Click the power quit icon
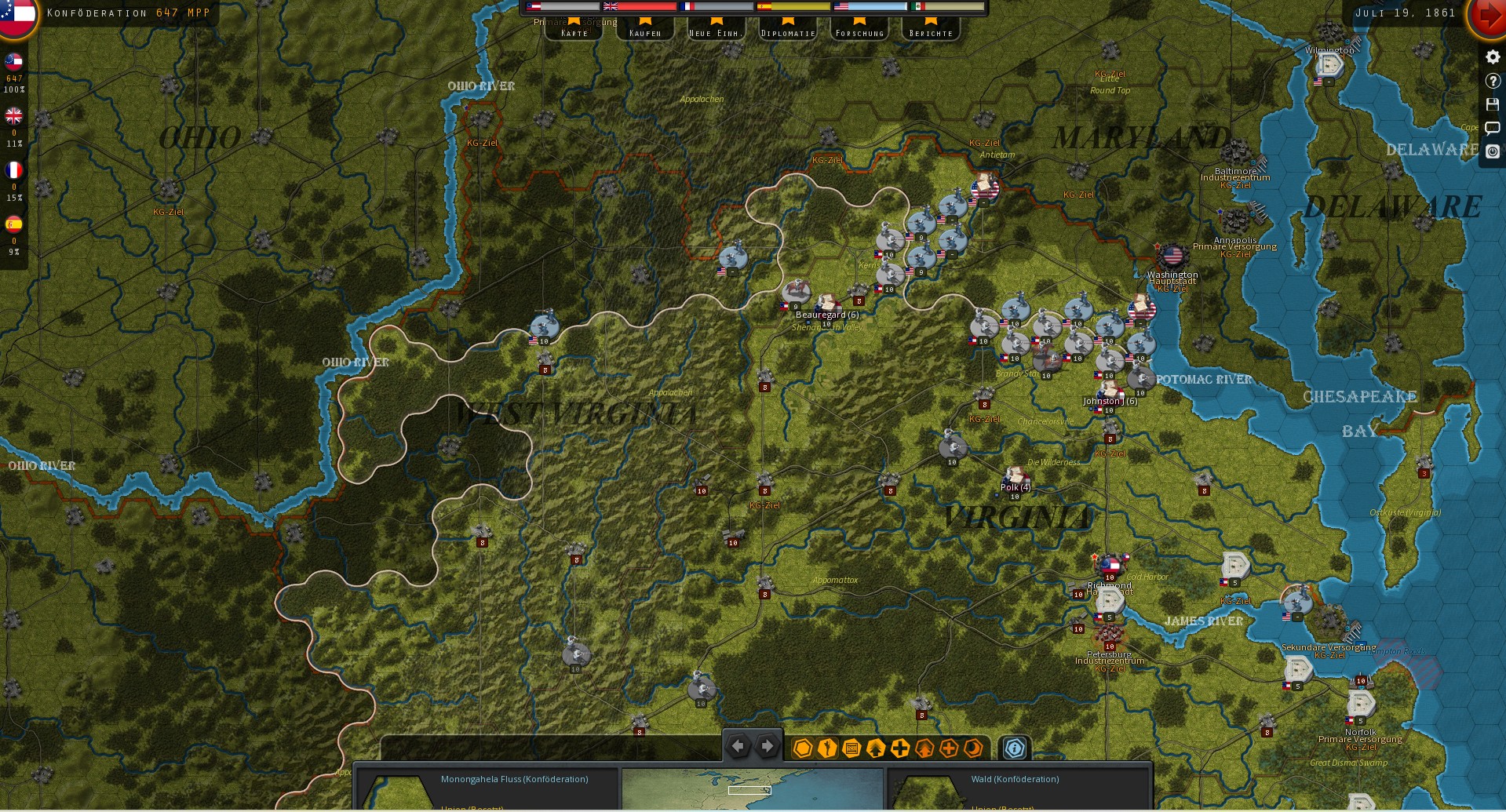This screenshot has width=1506, height=812. click(1492, 151)
